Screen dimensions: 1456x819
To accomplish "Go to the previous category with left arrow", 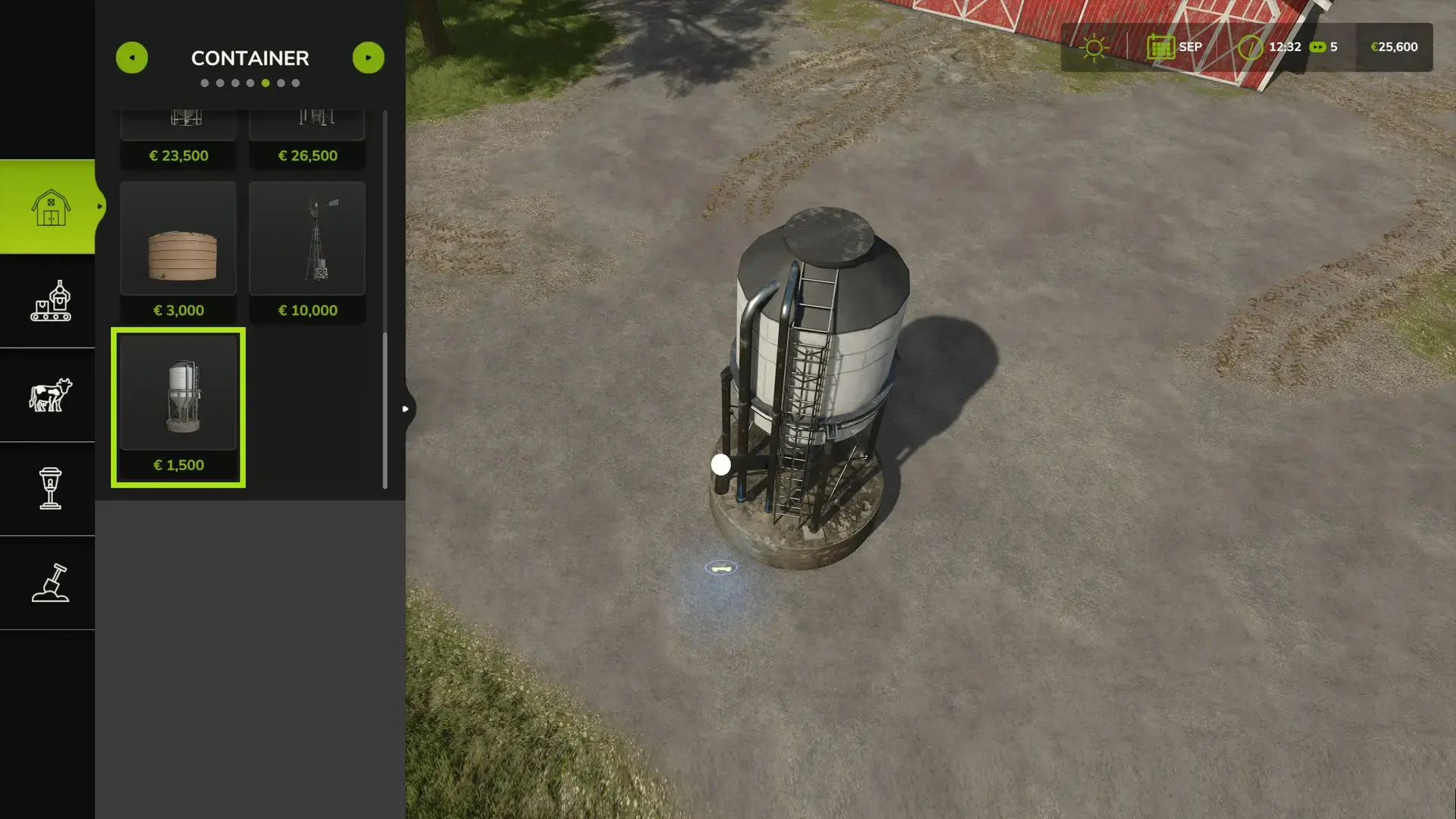I will tap(132, 58).
